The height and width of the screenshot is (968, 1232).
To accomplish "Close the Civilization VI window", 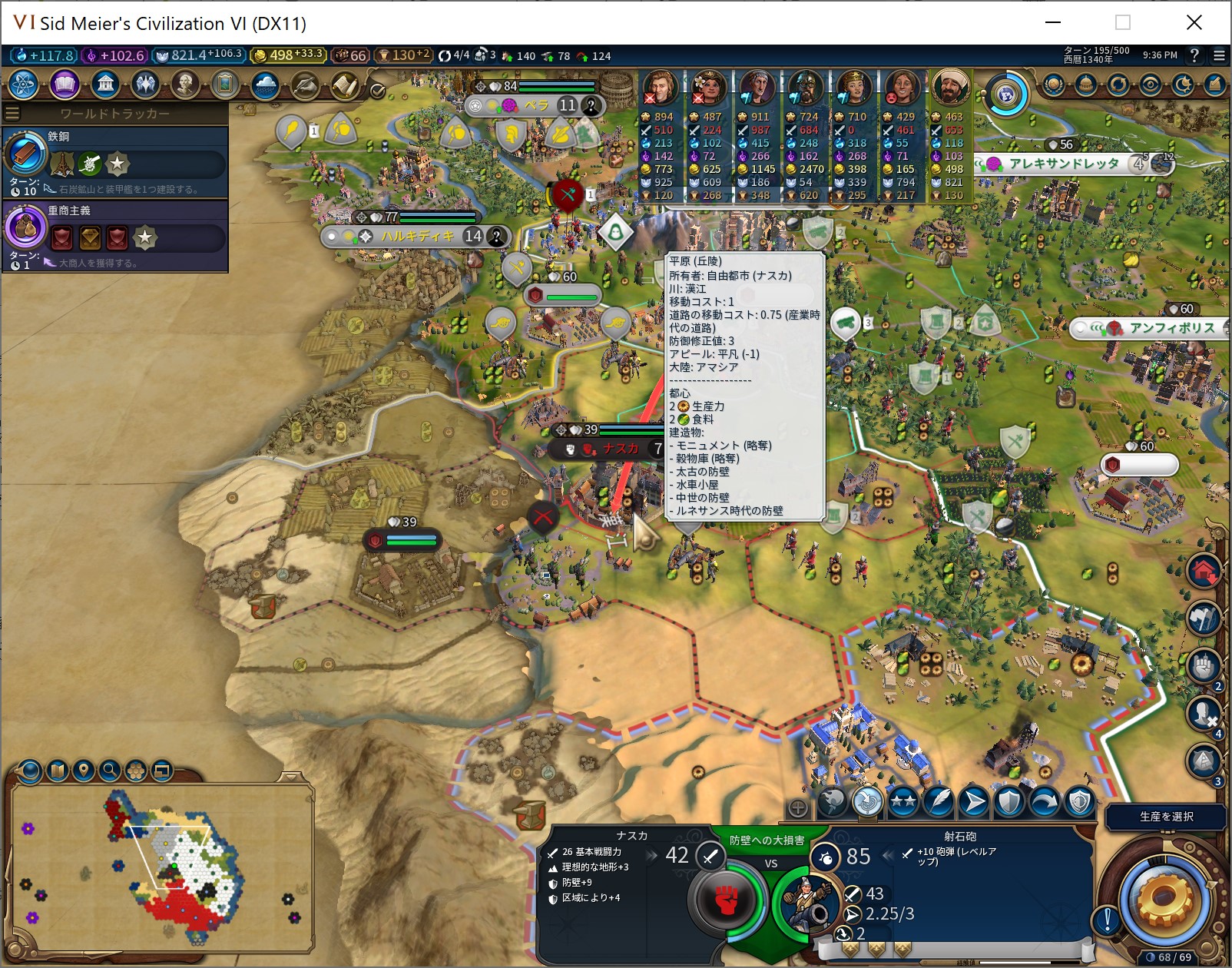I will pyautogui.click(x=1194, y=22).
